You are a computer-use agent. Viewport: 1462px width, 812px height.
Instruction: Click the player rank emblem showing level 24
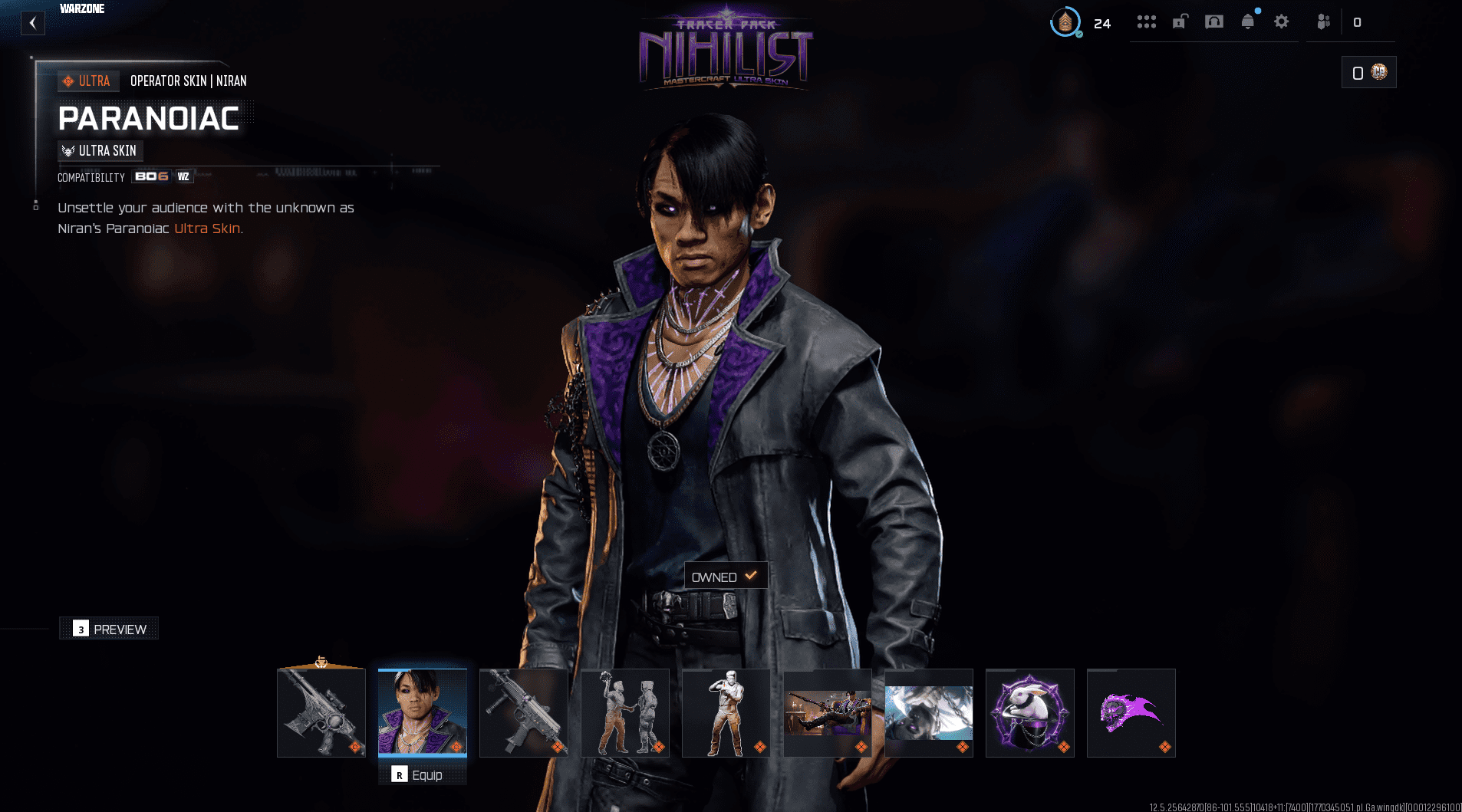pos(1066,22)
